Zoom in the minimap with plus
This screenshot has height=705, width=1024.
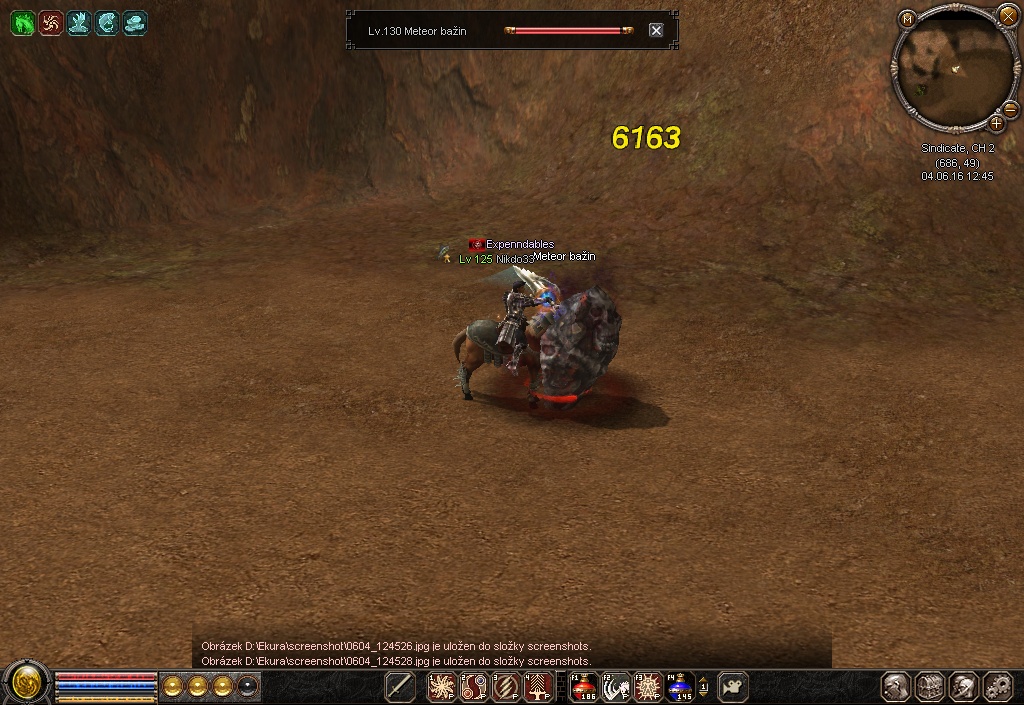[997, 123]
